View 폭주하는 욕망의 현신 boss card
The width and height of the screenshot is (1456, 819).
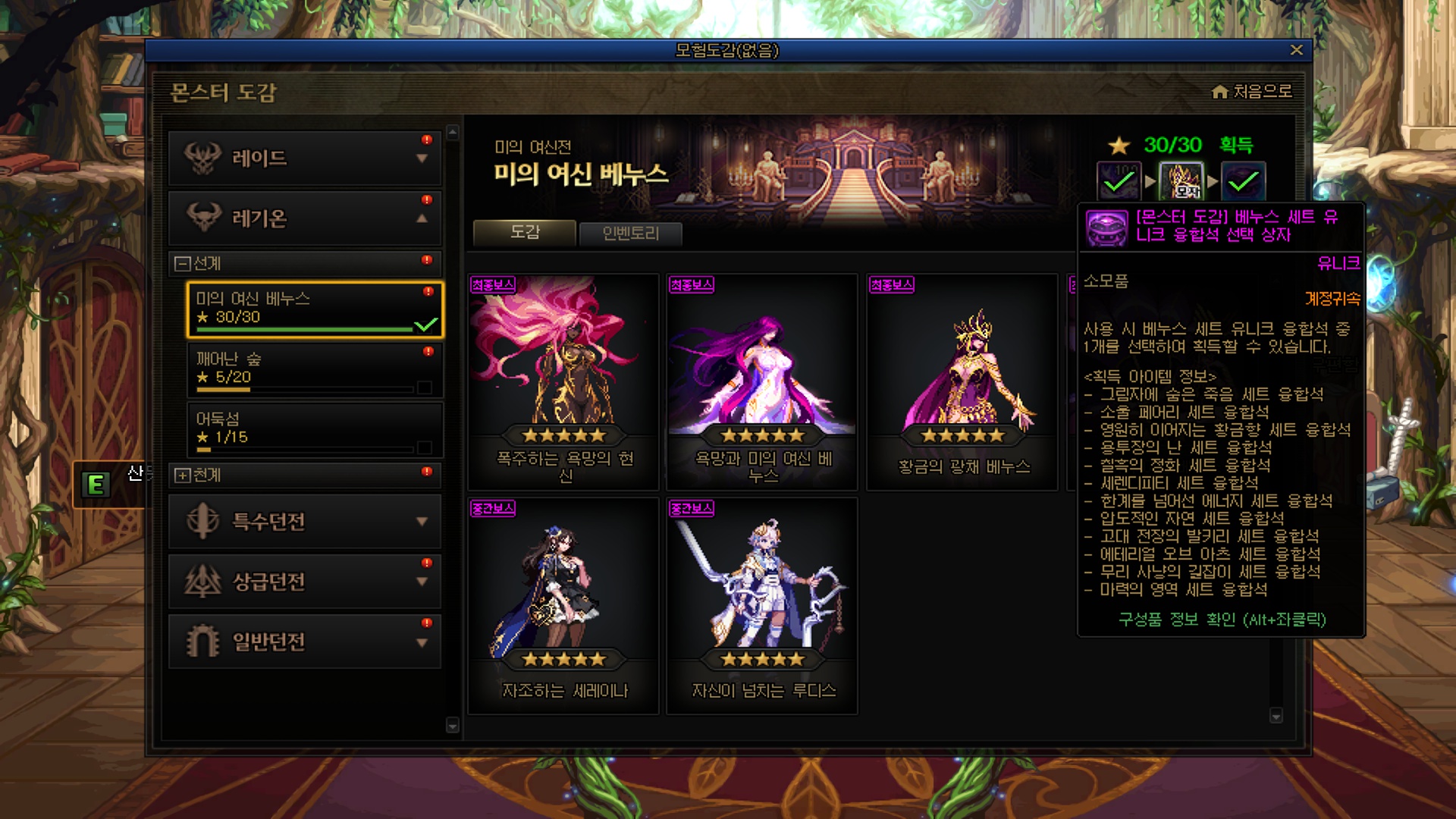click(x=563, y=381)
